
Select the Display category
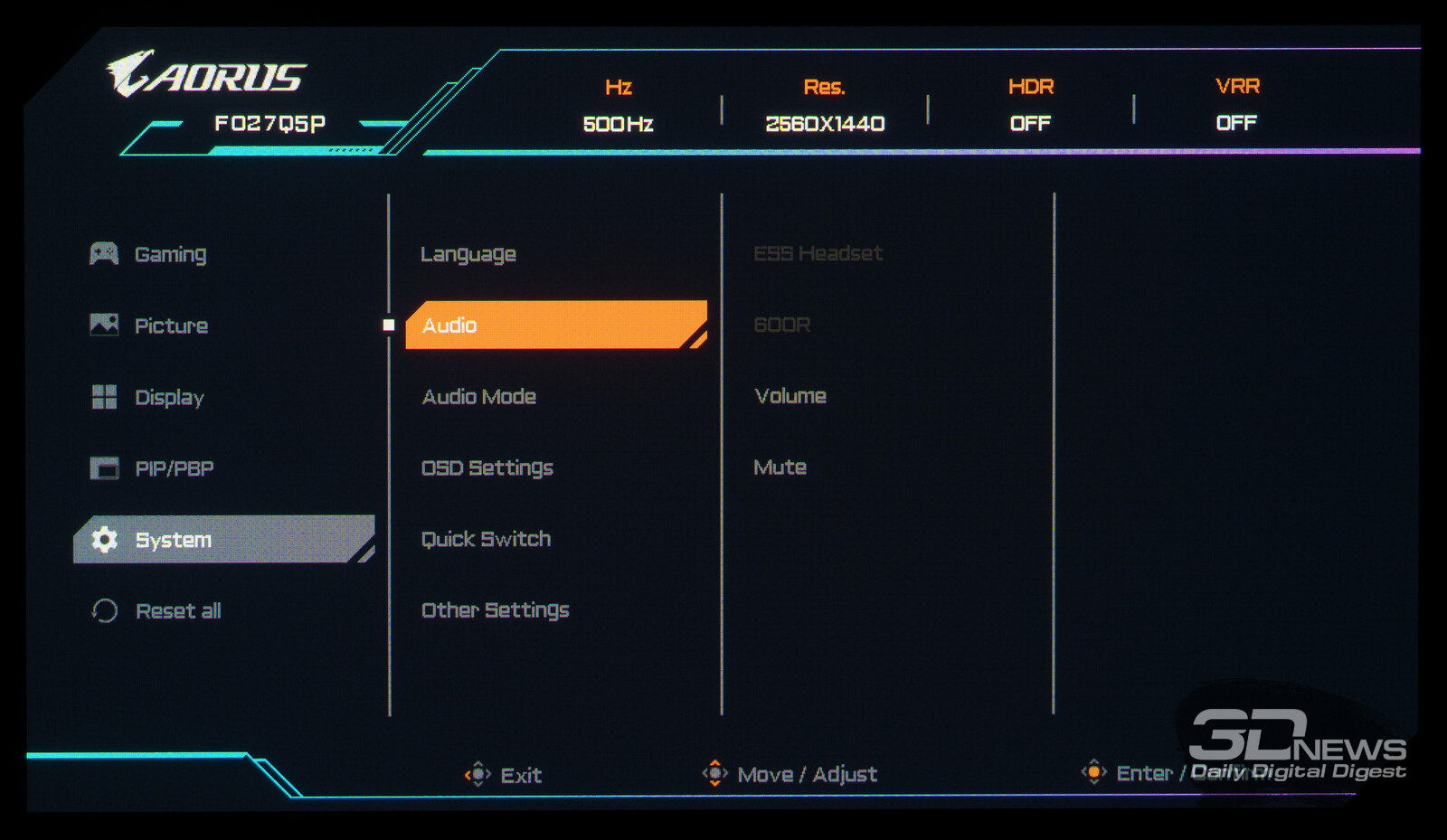(168, 397)
